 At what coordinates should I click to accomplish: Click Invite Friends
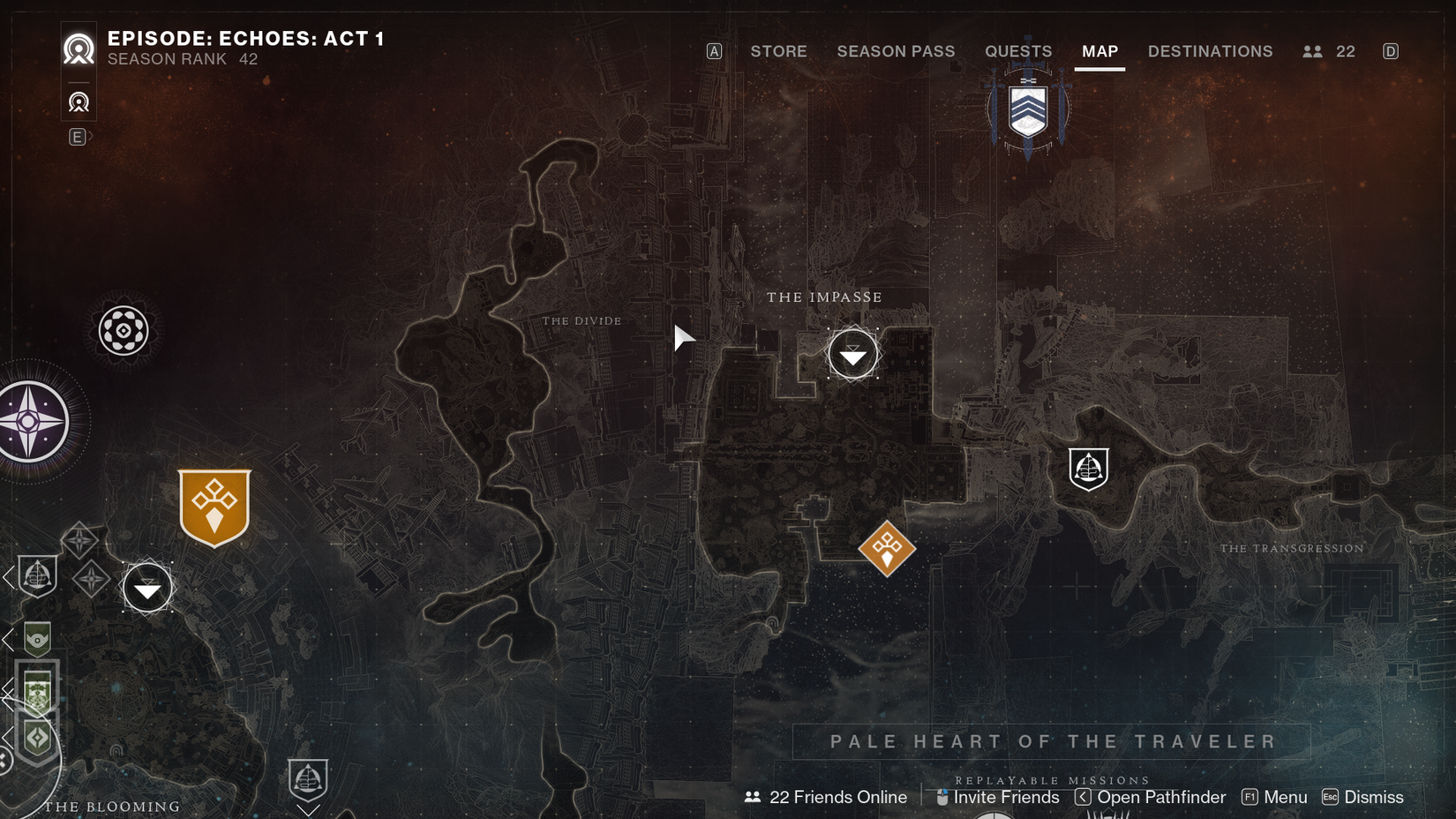coord(997,797)
